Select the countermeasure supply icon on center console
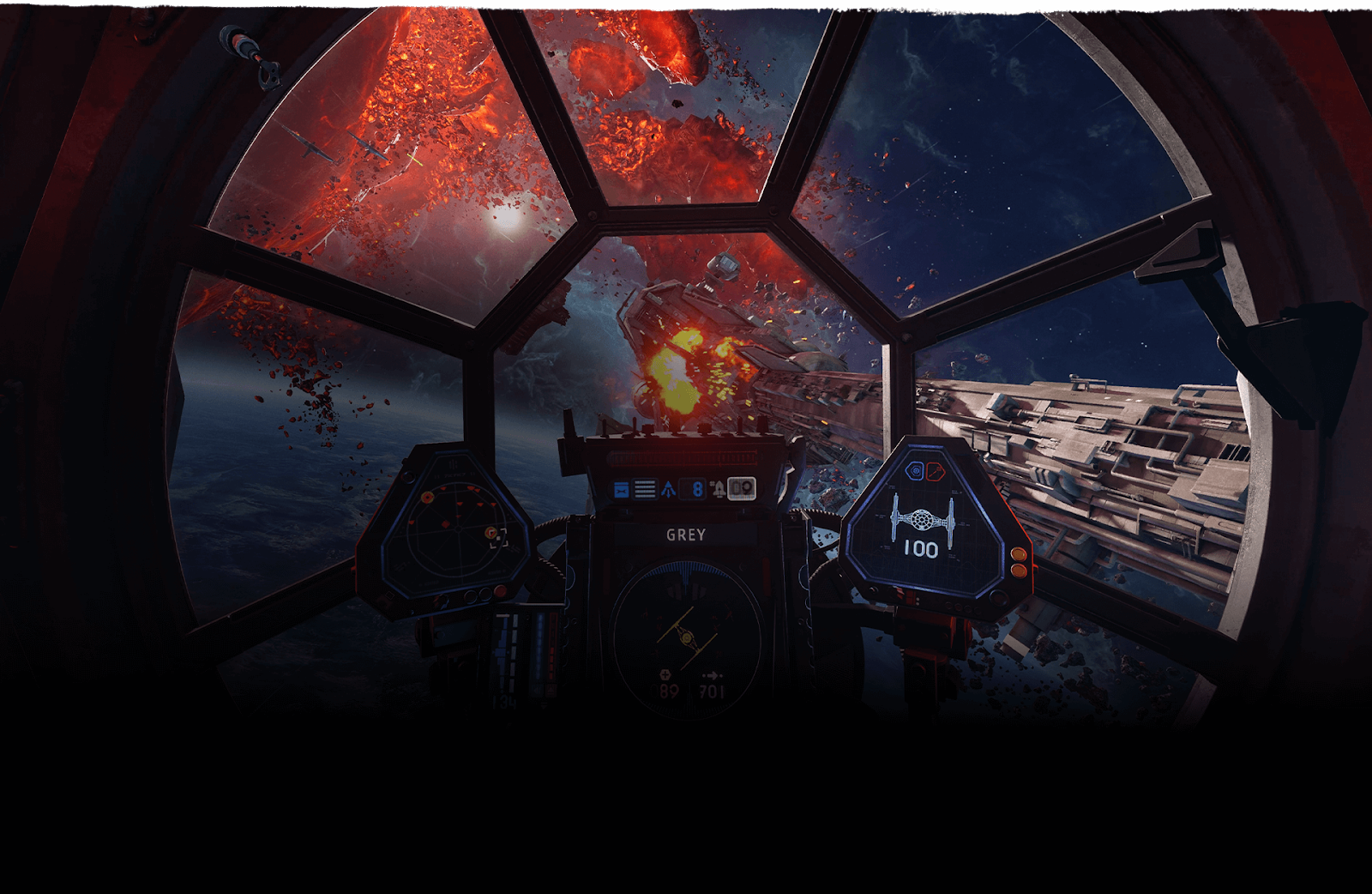The width and height of the screenshot is (1372, 894). click(621, 489)
